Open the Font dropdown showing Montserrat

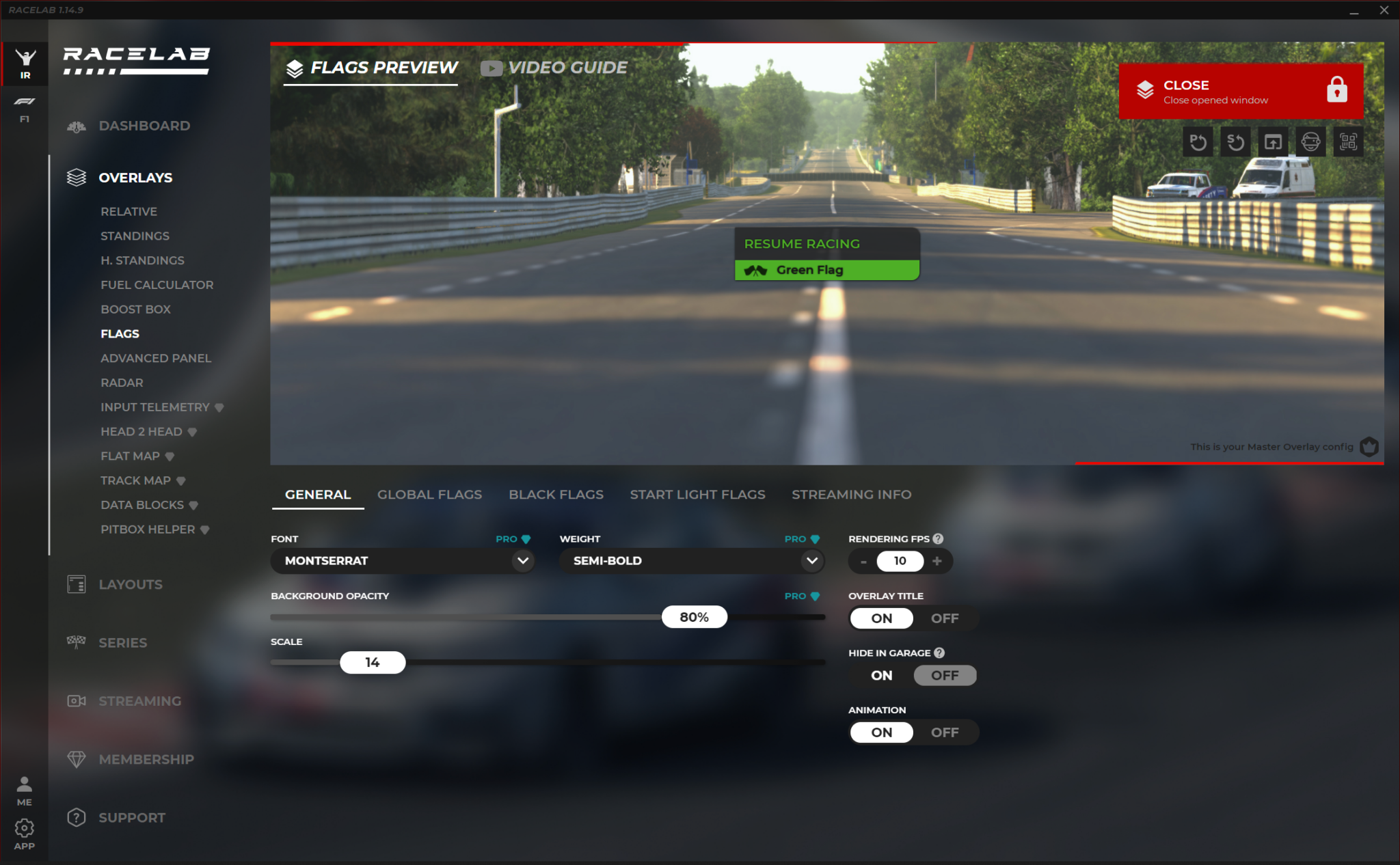[x=403, y=560]
